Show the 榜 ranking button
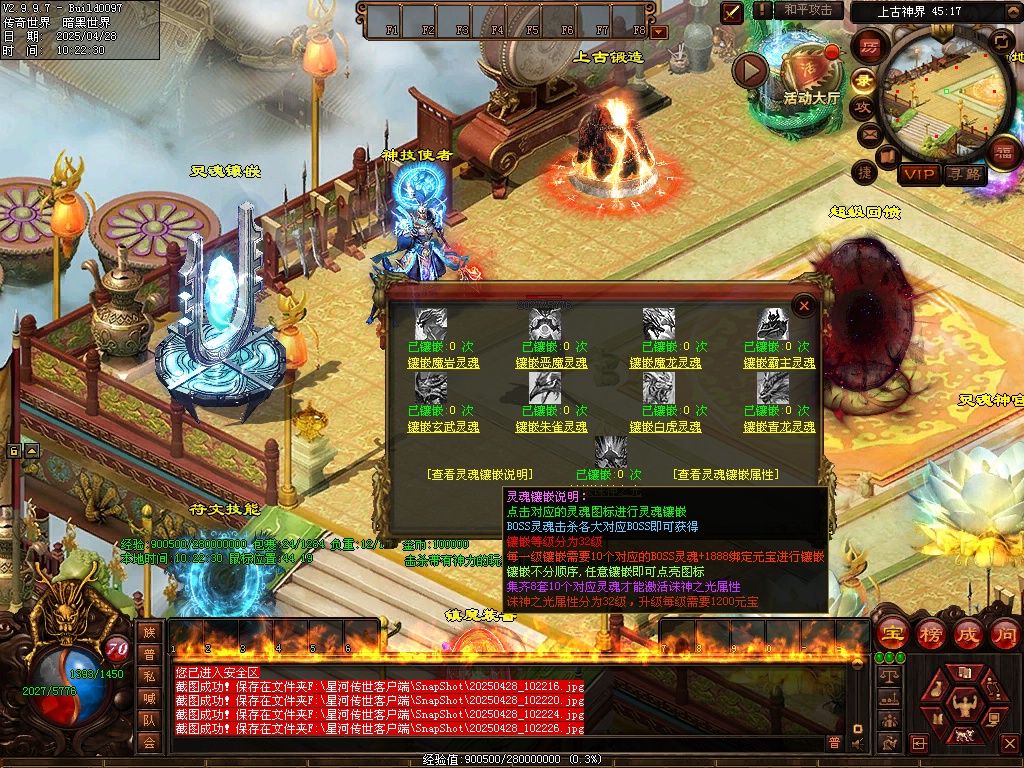Viewport: 1024px width, 768px height. pos(930,633)
